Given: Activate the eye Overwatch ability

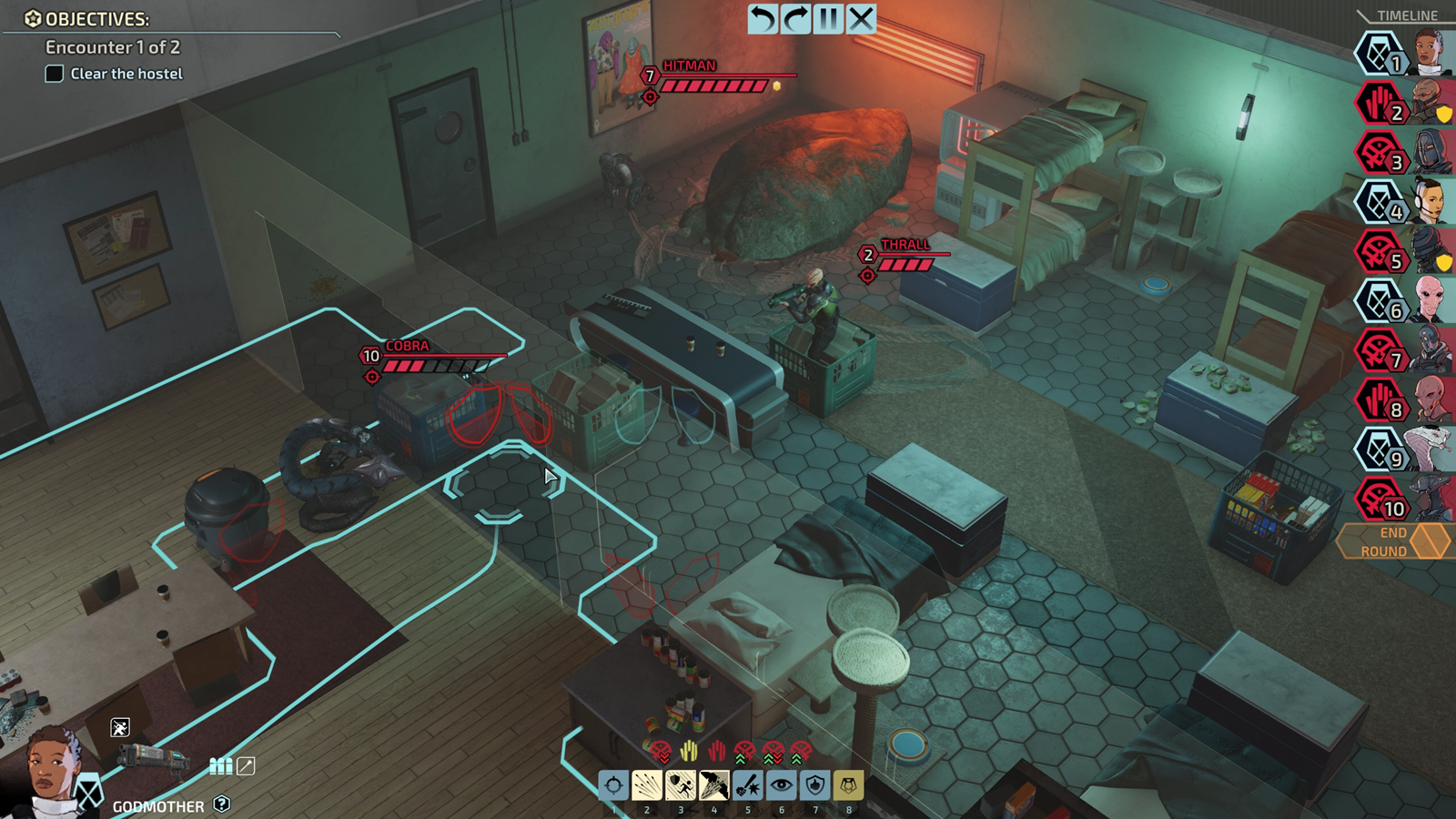Looking at the screenshot, I should coord(782,785).
